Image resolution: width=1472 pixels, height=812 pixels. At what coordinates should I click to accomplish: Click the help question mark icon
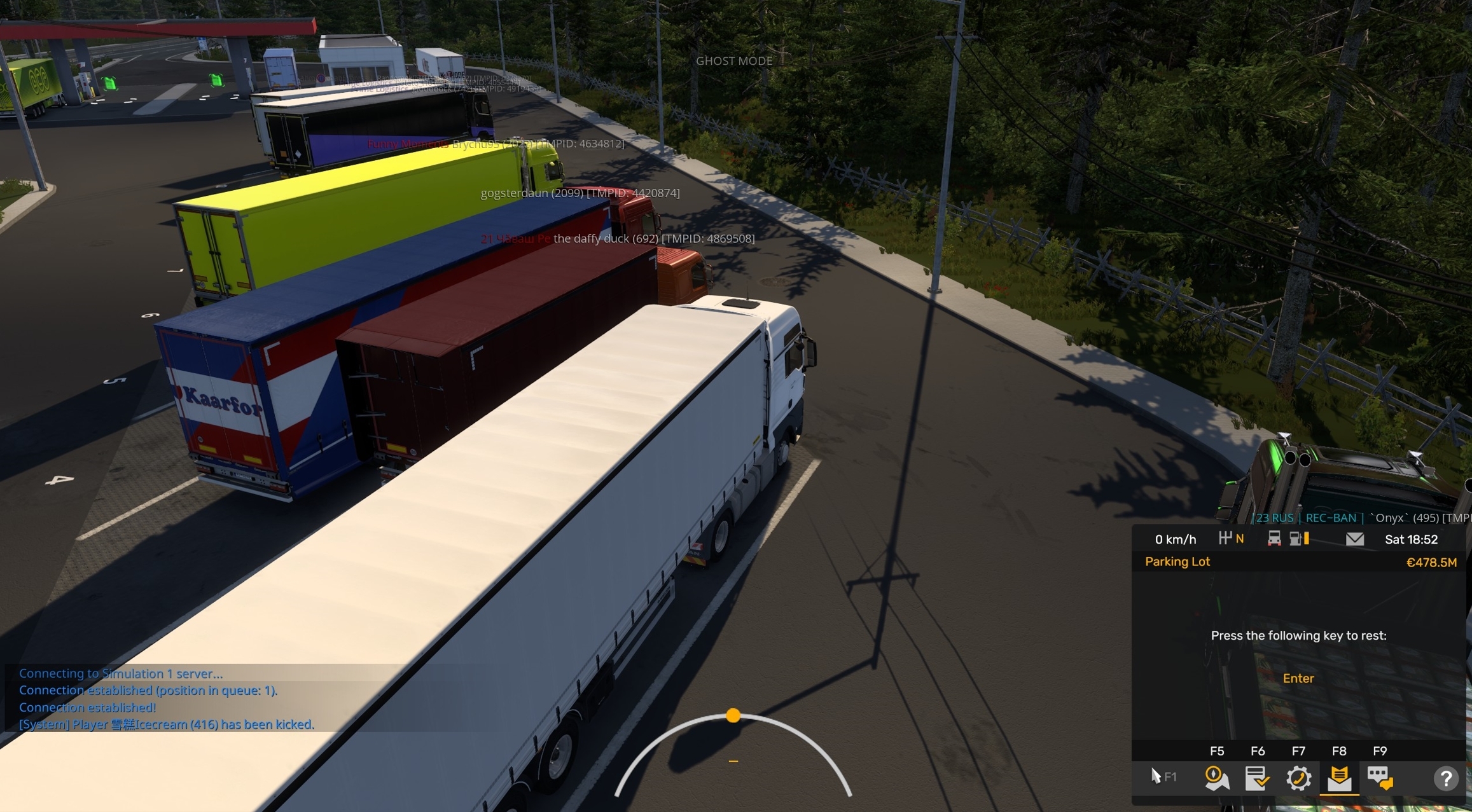(1447, 778)
